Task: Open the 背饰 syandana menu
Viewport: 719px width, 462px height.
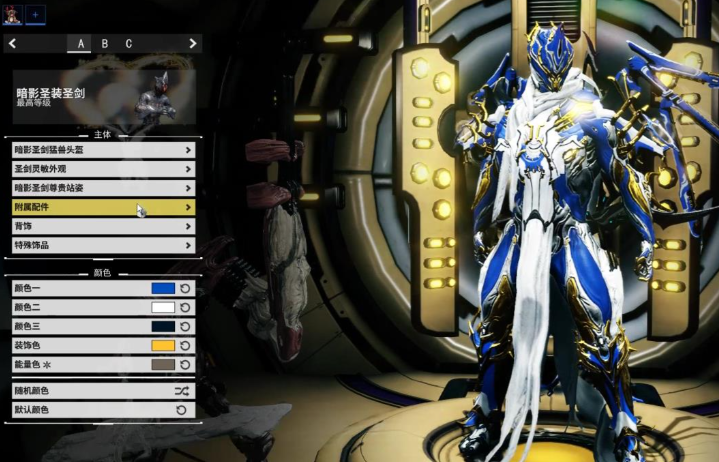Action: tap(103, 226)
